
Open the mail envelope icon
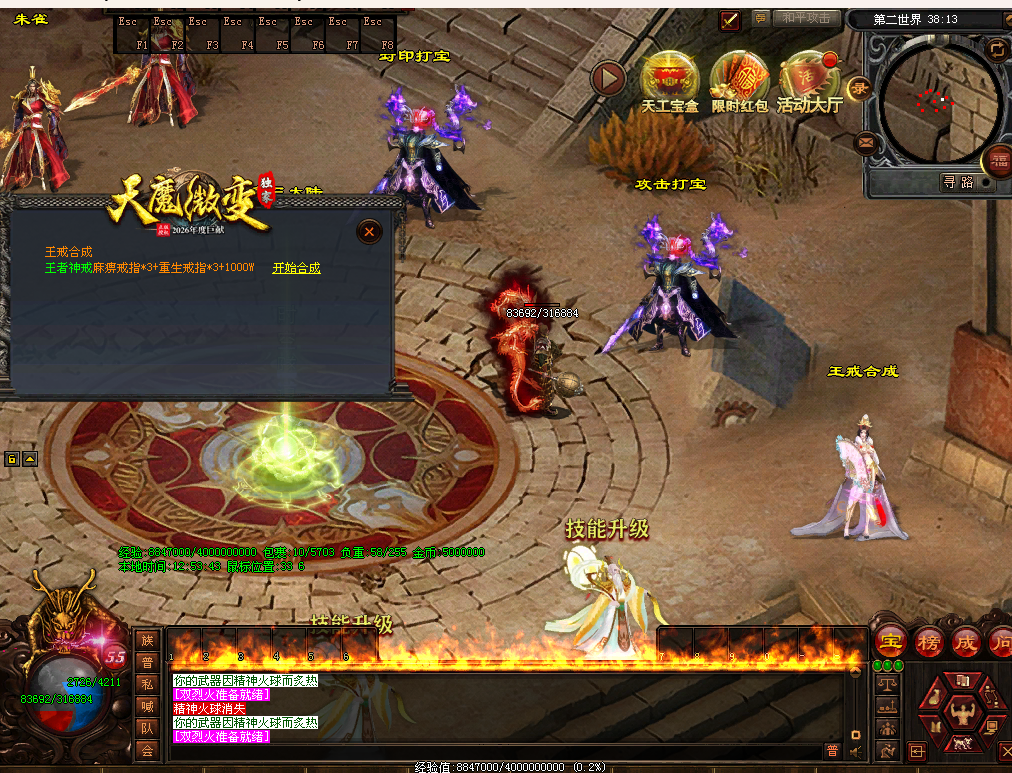point(866,143)
